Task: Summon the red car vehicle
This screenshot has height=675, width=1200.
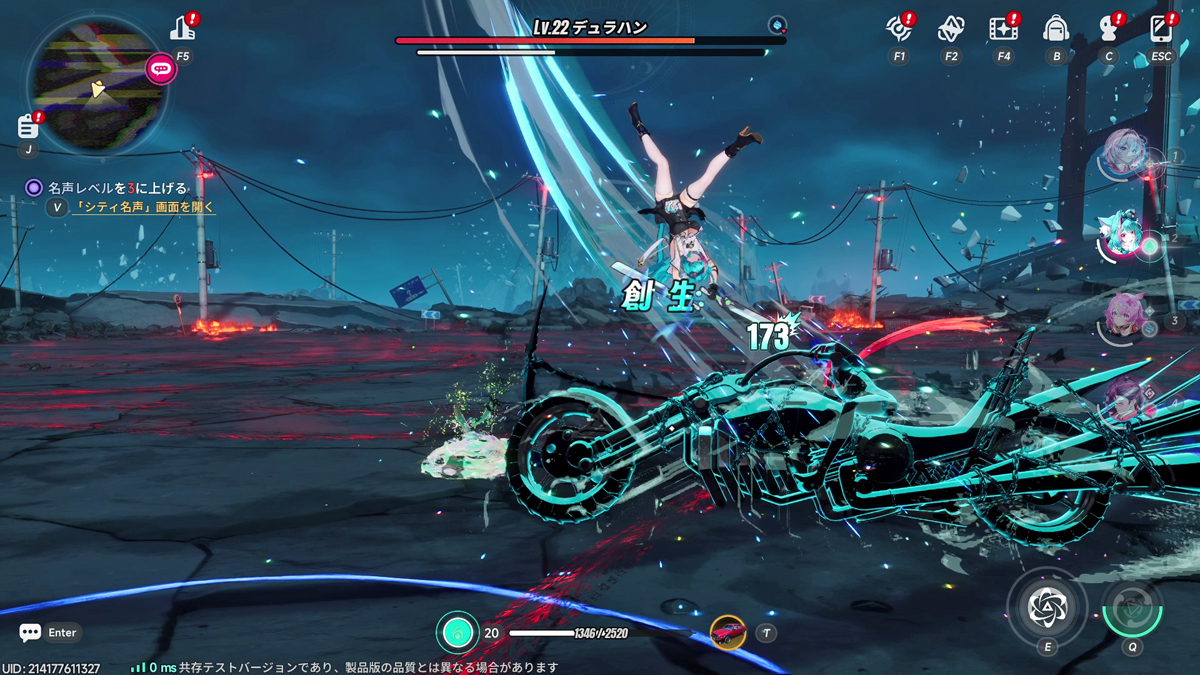Action: [x=728, y=632]
